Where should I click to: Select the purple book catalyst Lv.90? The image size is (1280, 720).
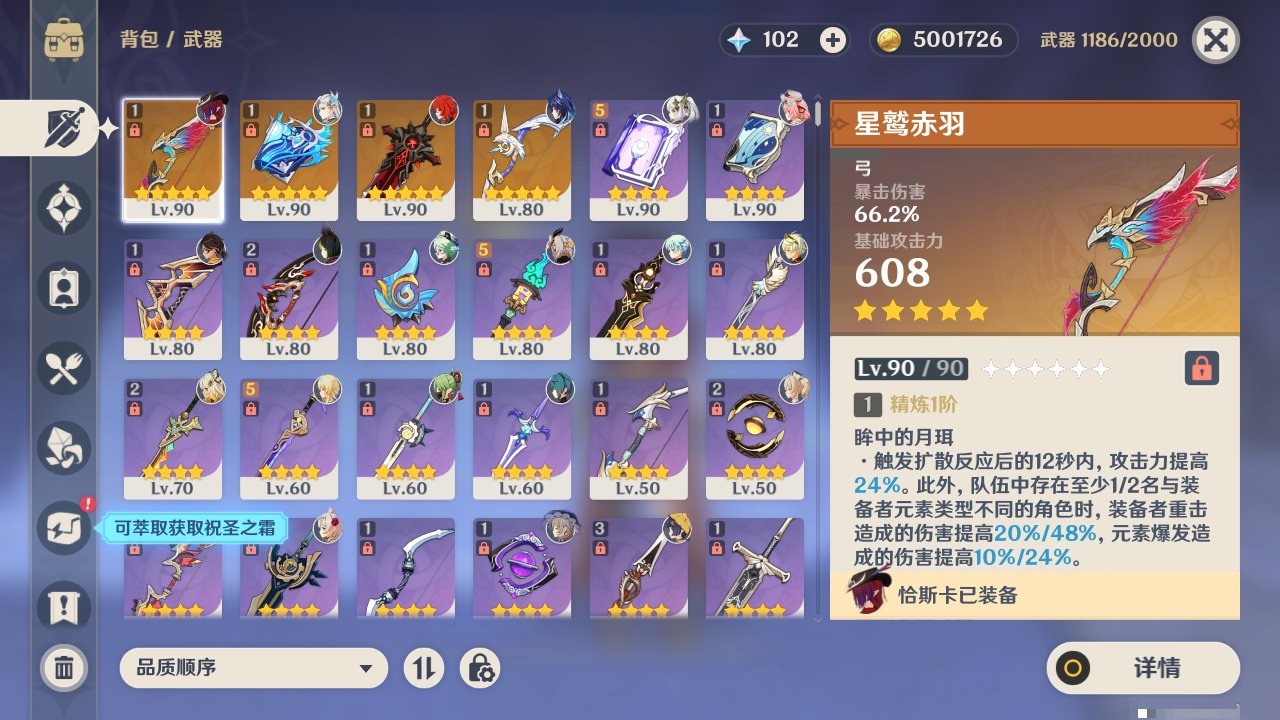[638, 160]
